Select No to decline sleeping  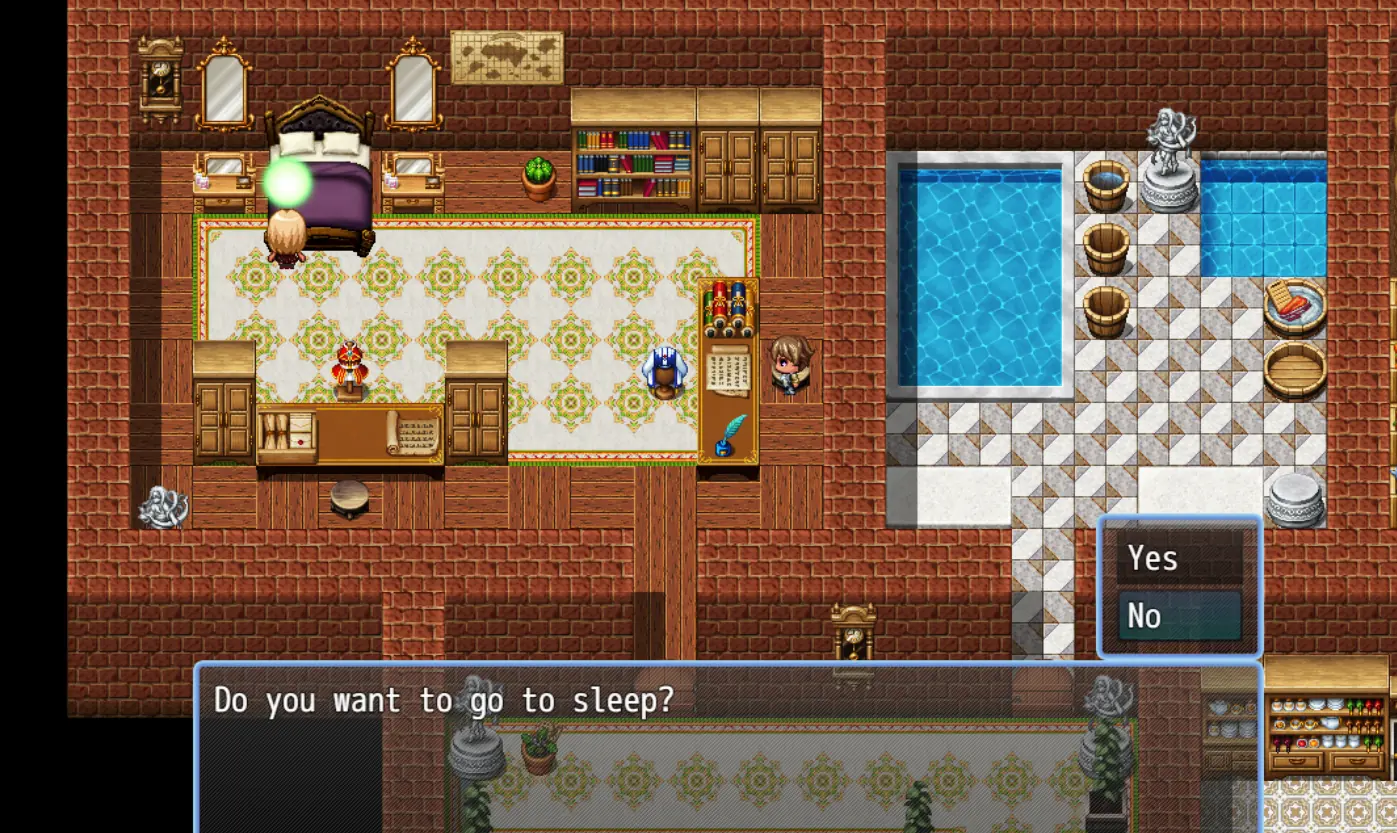tap(1179, 616)
